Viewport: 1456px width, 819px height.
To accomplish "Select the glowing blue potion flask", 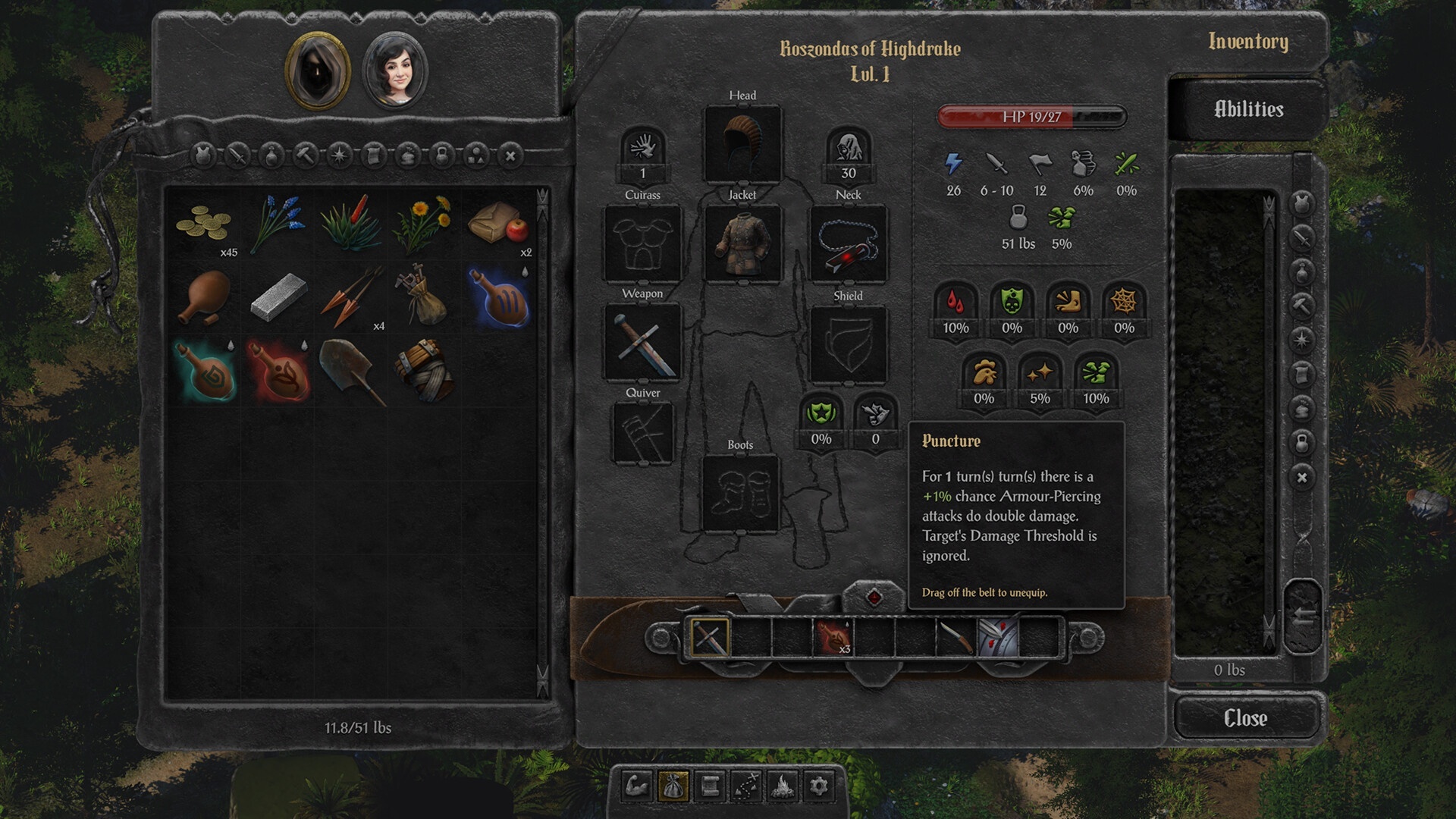I will (x=497, y=297).
